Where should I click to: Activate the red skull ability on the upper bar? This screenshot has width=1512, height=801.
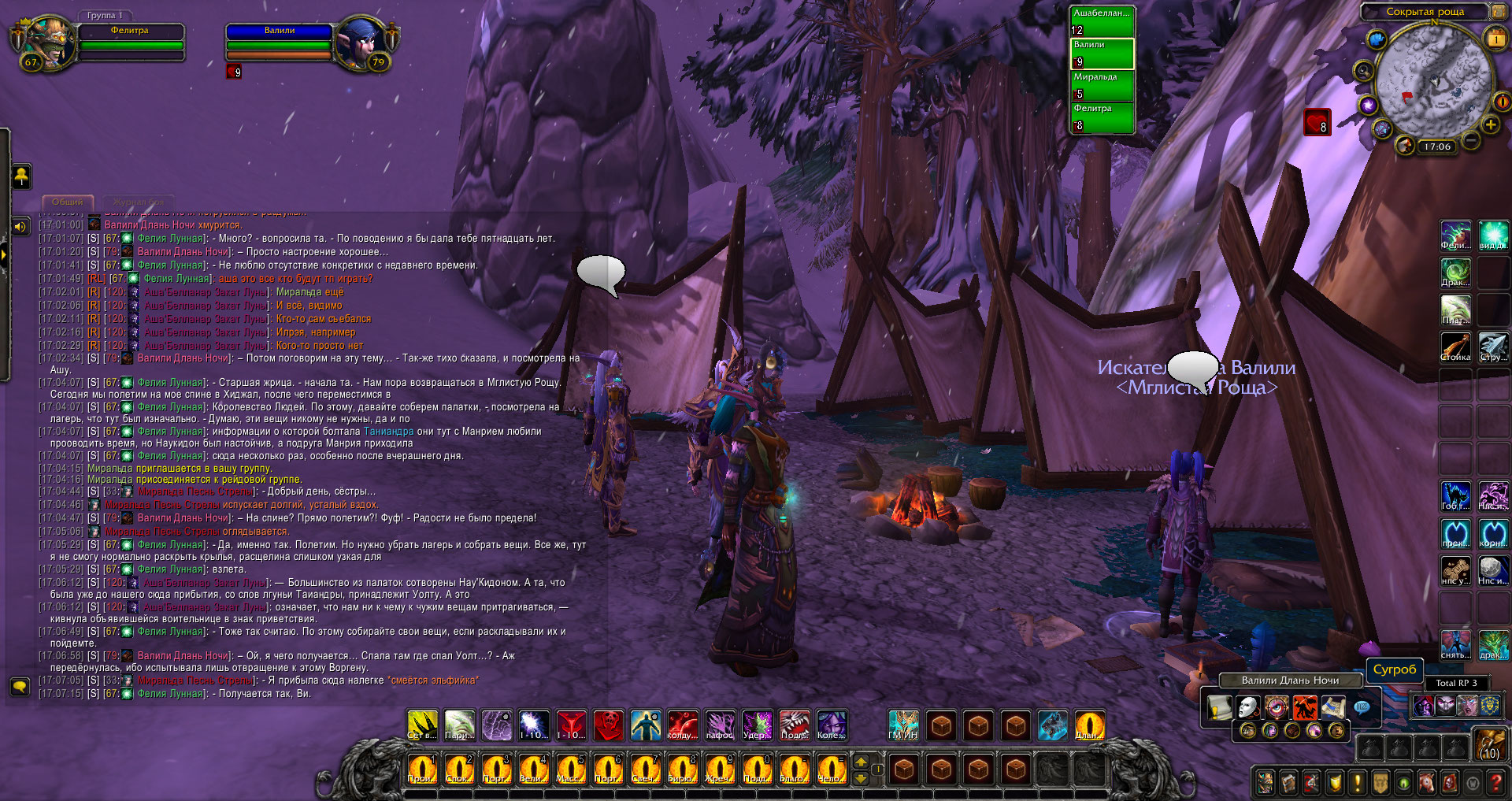608,725
